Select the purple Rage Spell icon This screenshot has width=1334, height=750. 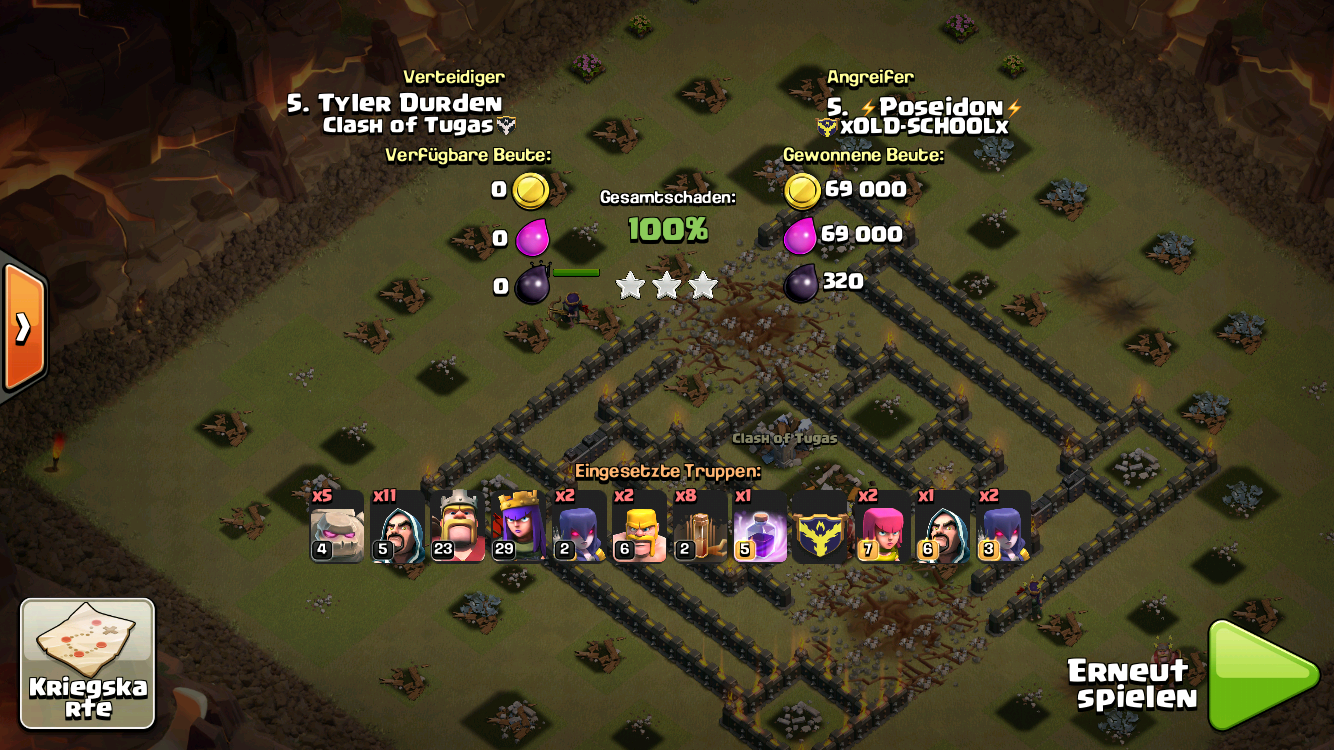pos(760,527)
